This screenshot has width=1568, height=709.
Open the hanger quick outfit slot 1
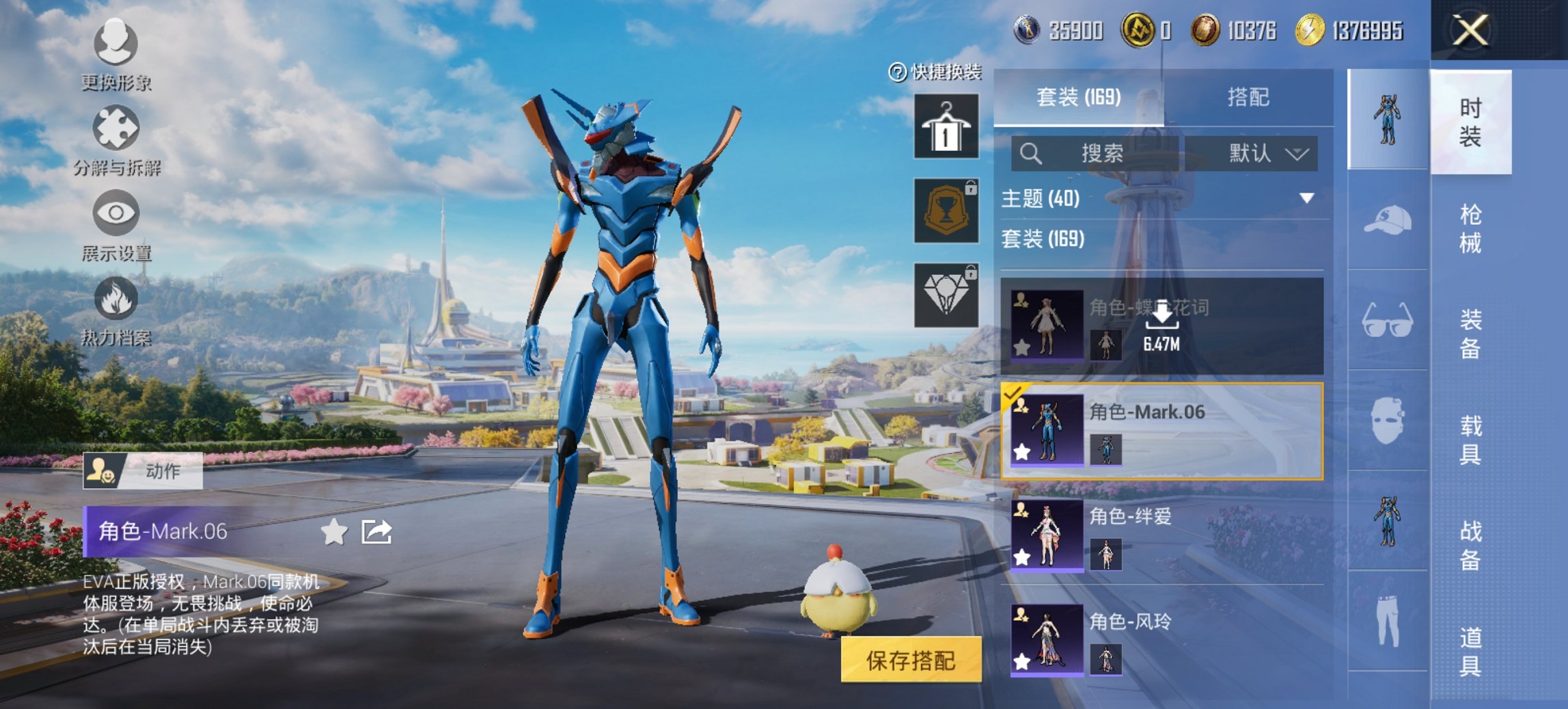pyautogui.click(x=946, y=126)
